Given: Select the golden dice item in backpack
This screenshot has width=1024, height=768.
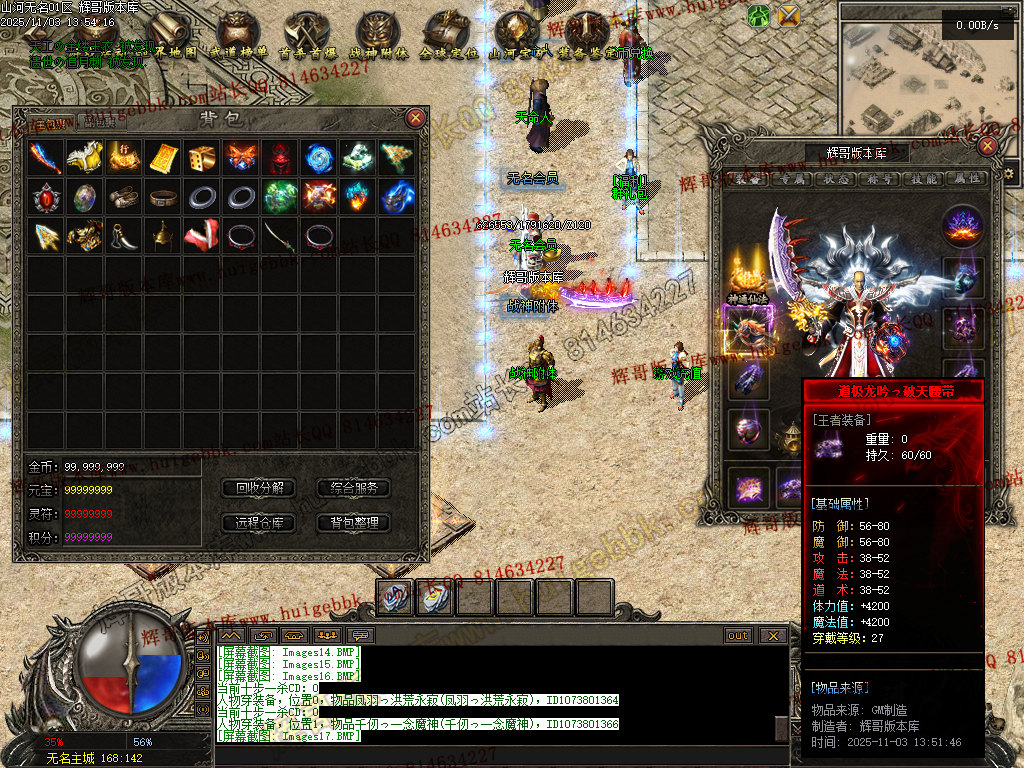Looking at the screenshot, I should click(x=201, y=157).
